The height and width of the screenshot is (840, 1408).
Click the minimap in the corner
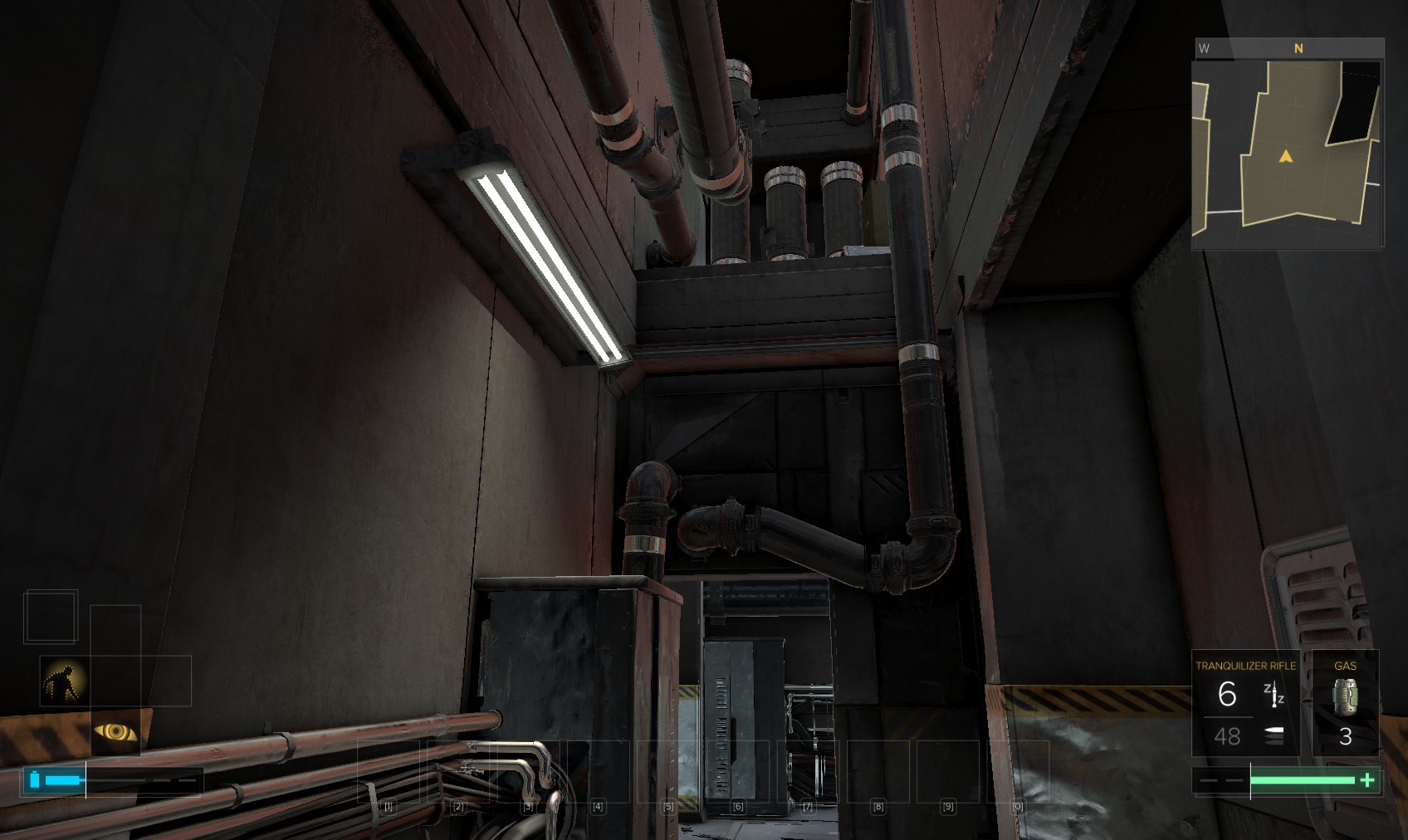pos(1287,154)
